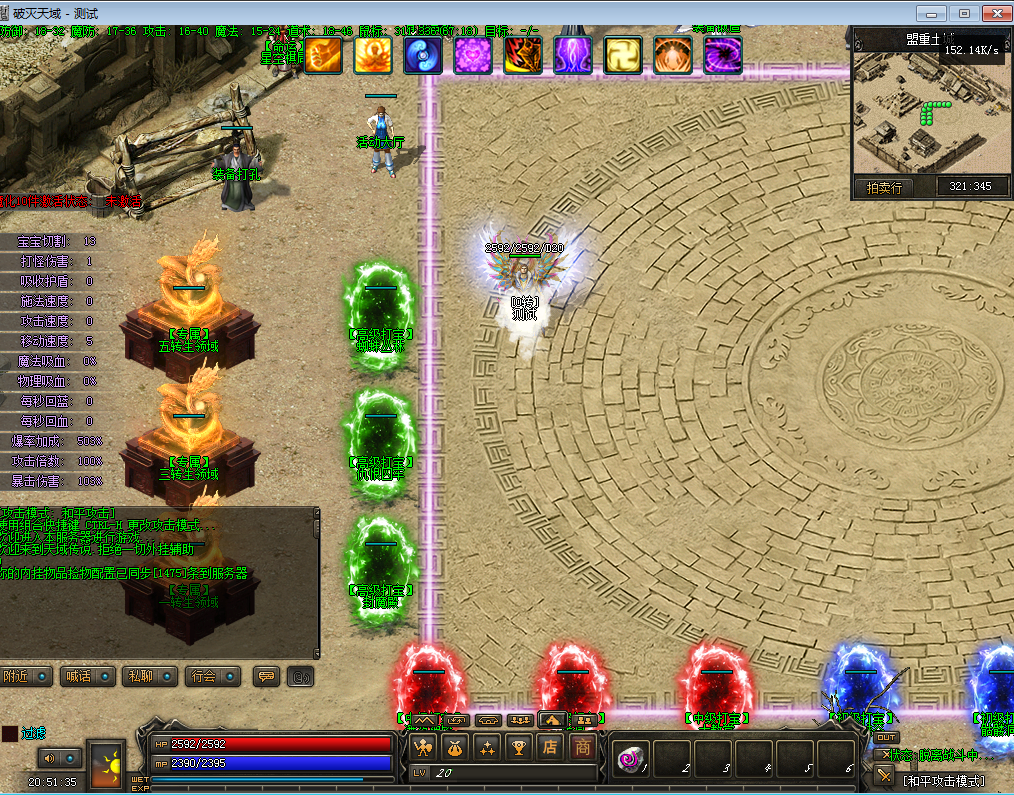Open the 商 mall button
Screen dimensions: 1014x795
coord(582,746)
